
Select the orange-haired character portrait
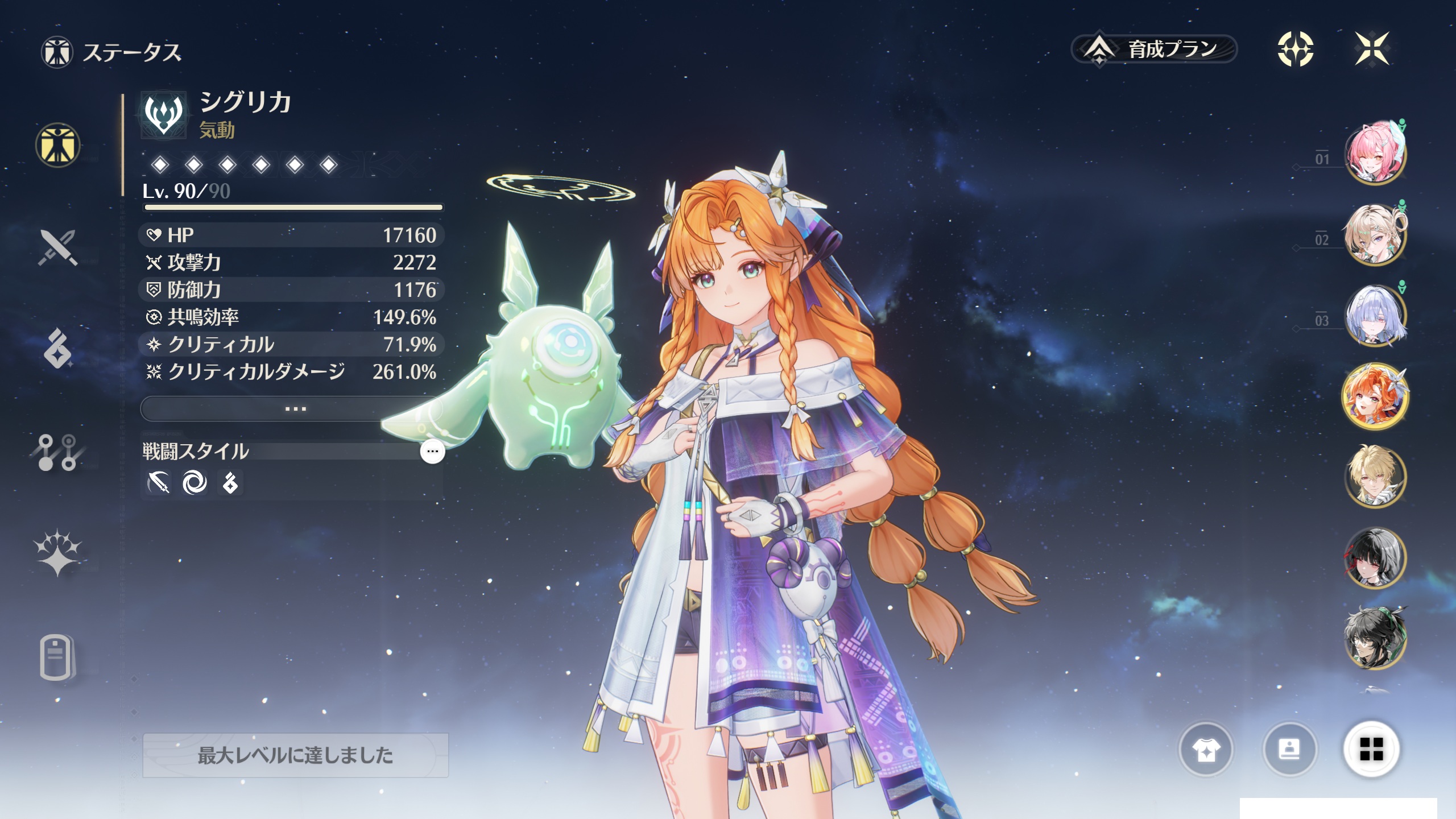(x=1374, y=396)
